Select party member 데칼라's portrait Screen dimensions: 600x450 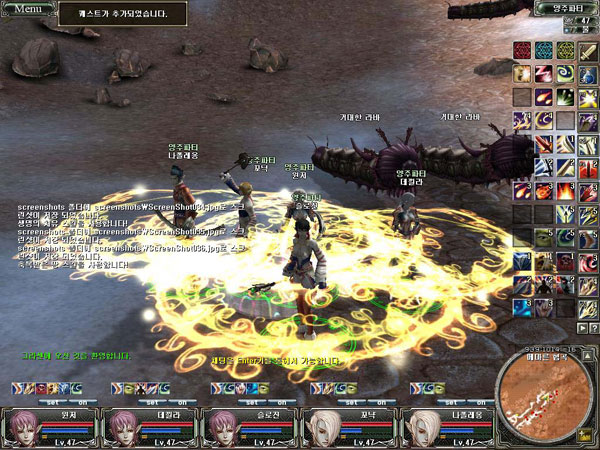pyautogui.click(x=122, y=427)
